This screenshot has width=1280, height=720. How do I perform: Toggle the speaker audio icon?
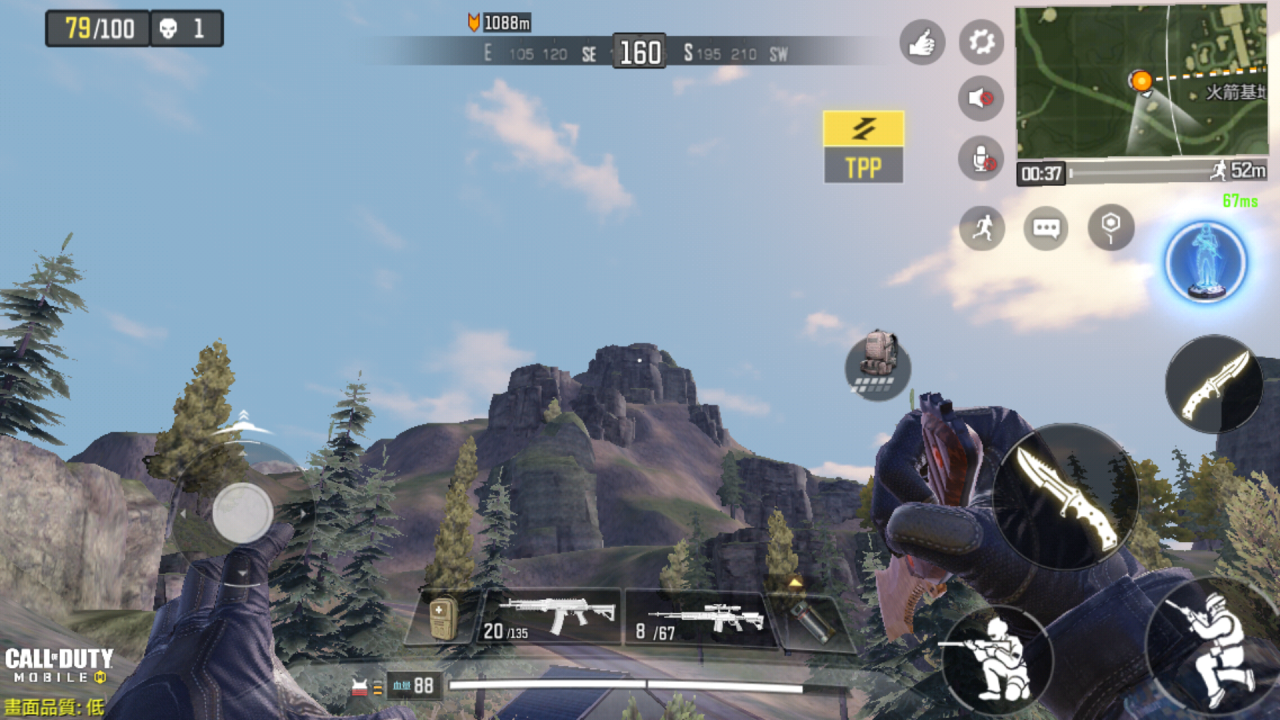click(x=981, y=99)
